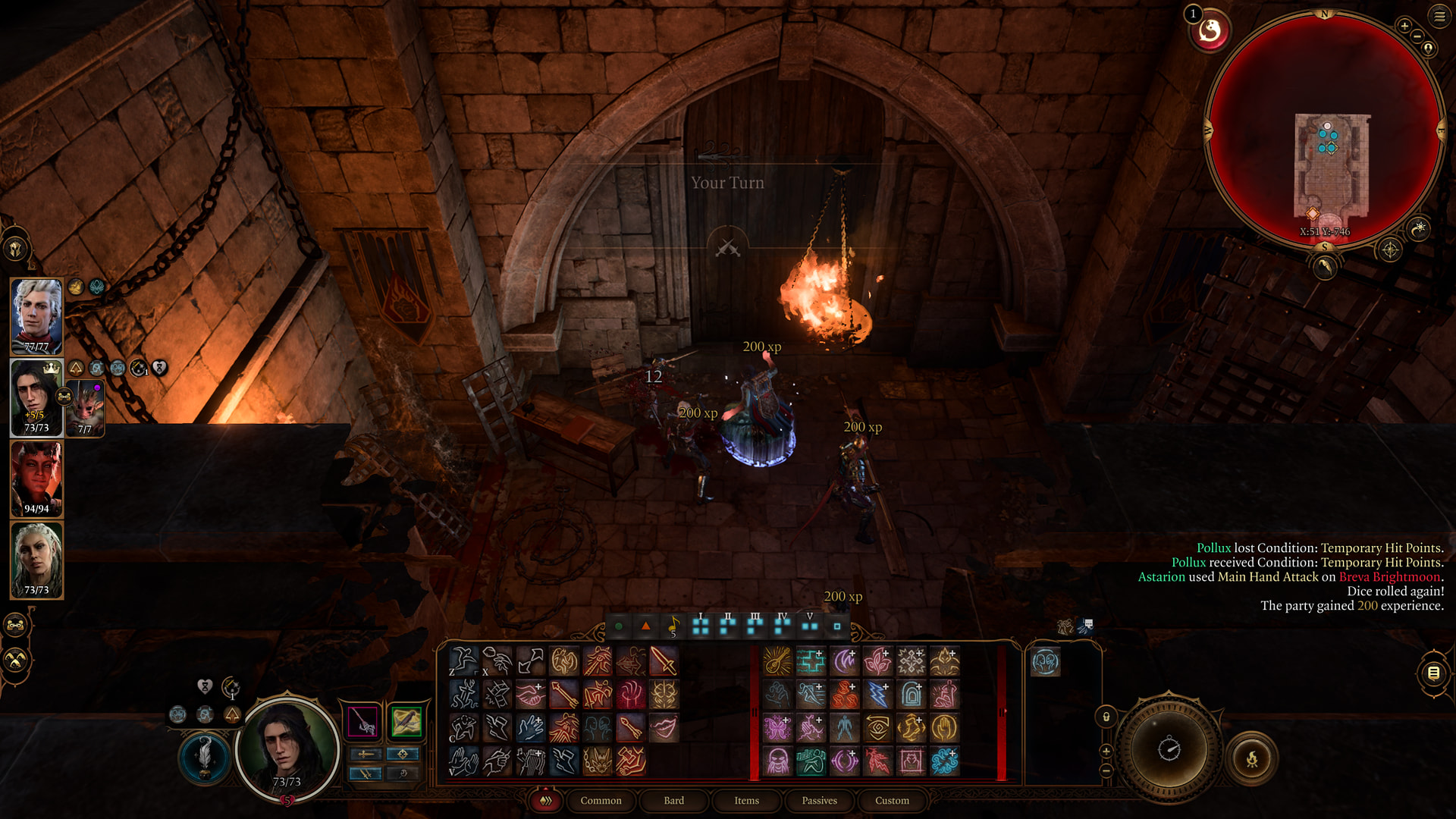Open the game menu hamburger button
This screenshot has width=1456, height=819.
coord(1439,15)
